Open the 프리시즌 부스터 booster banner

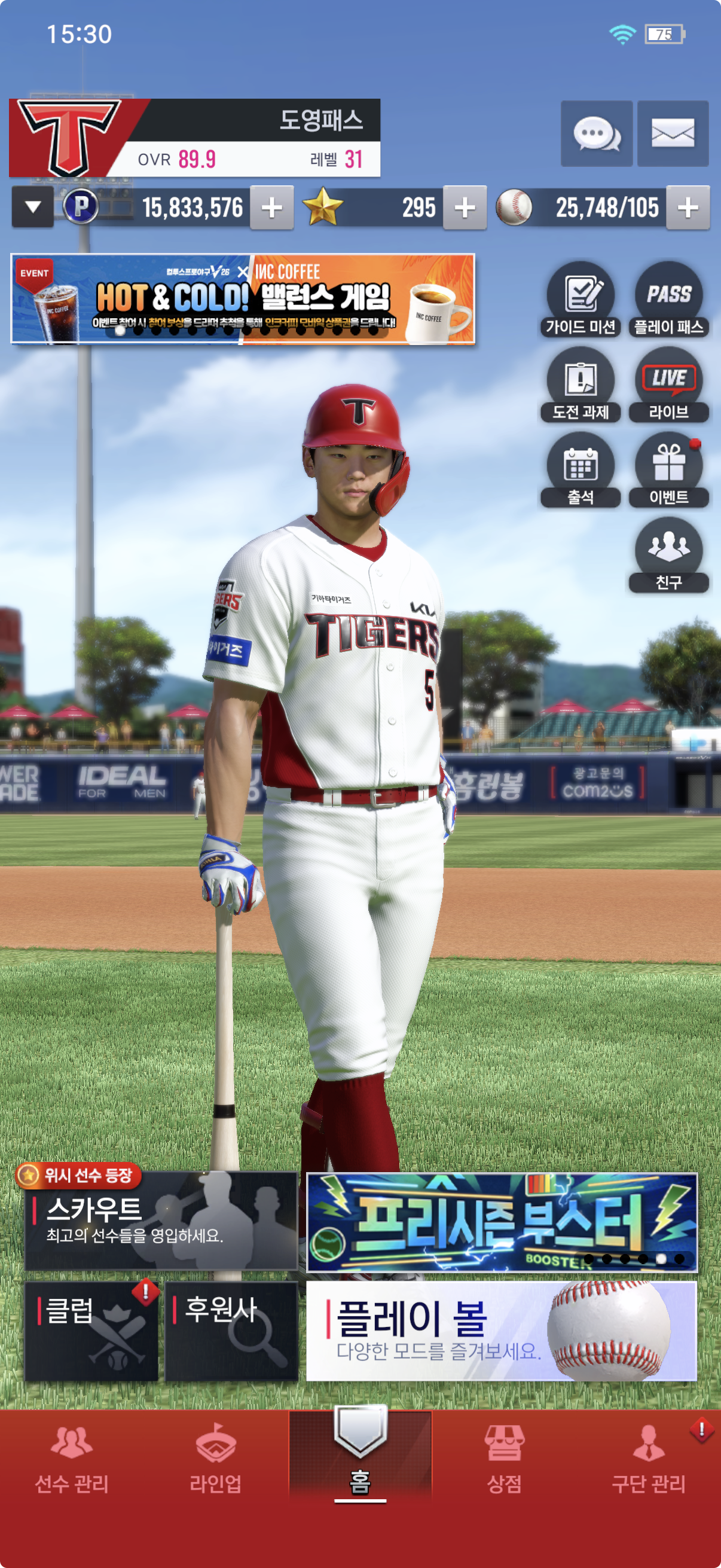(x=502, y=1222)
